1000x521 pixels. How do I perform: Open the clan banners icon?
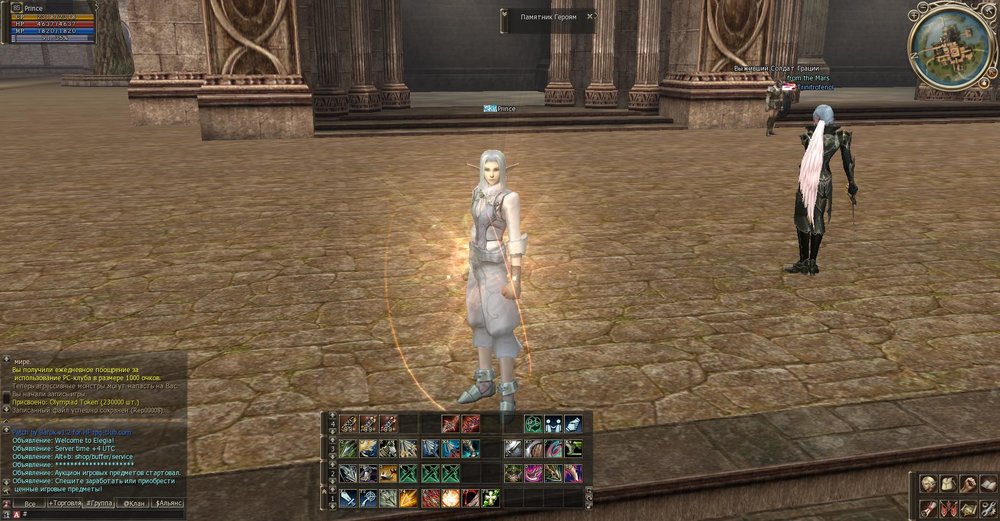point(949,508)
